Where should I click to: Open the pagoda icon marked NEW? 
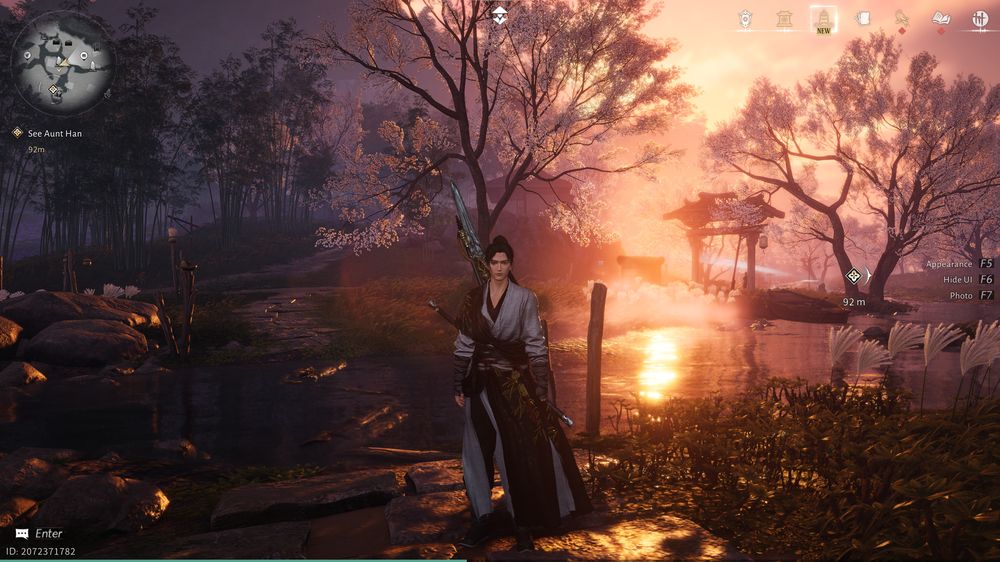tap(823, 19)
